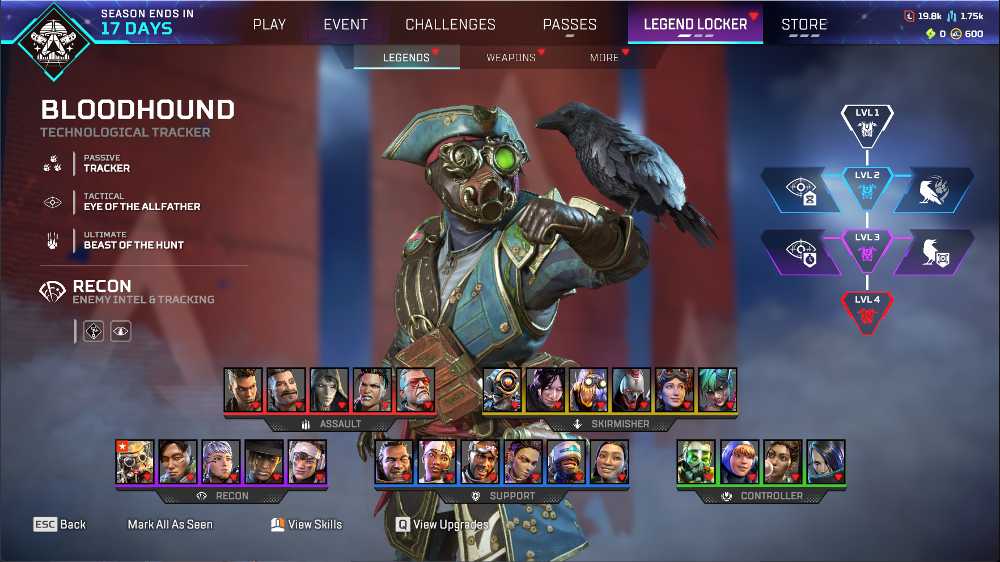Select the LVL 4 upgrade node

pos(867,309)
